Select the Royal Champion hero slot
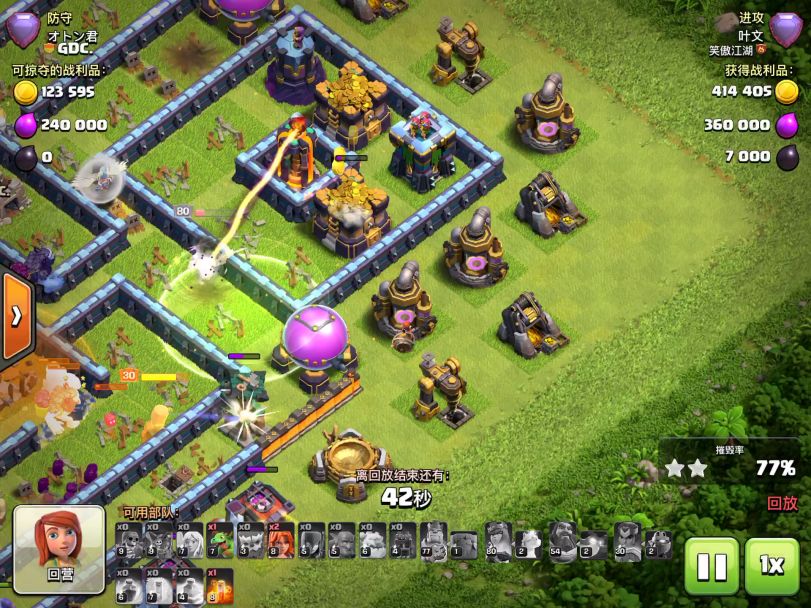The height and width of the screenshot is (608, 811). coord(627,541)
